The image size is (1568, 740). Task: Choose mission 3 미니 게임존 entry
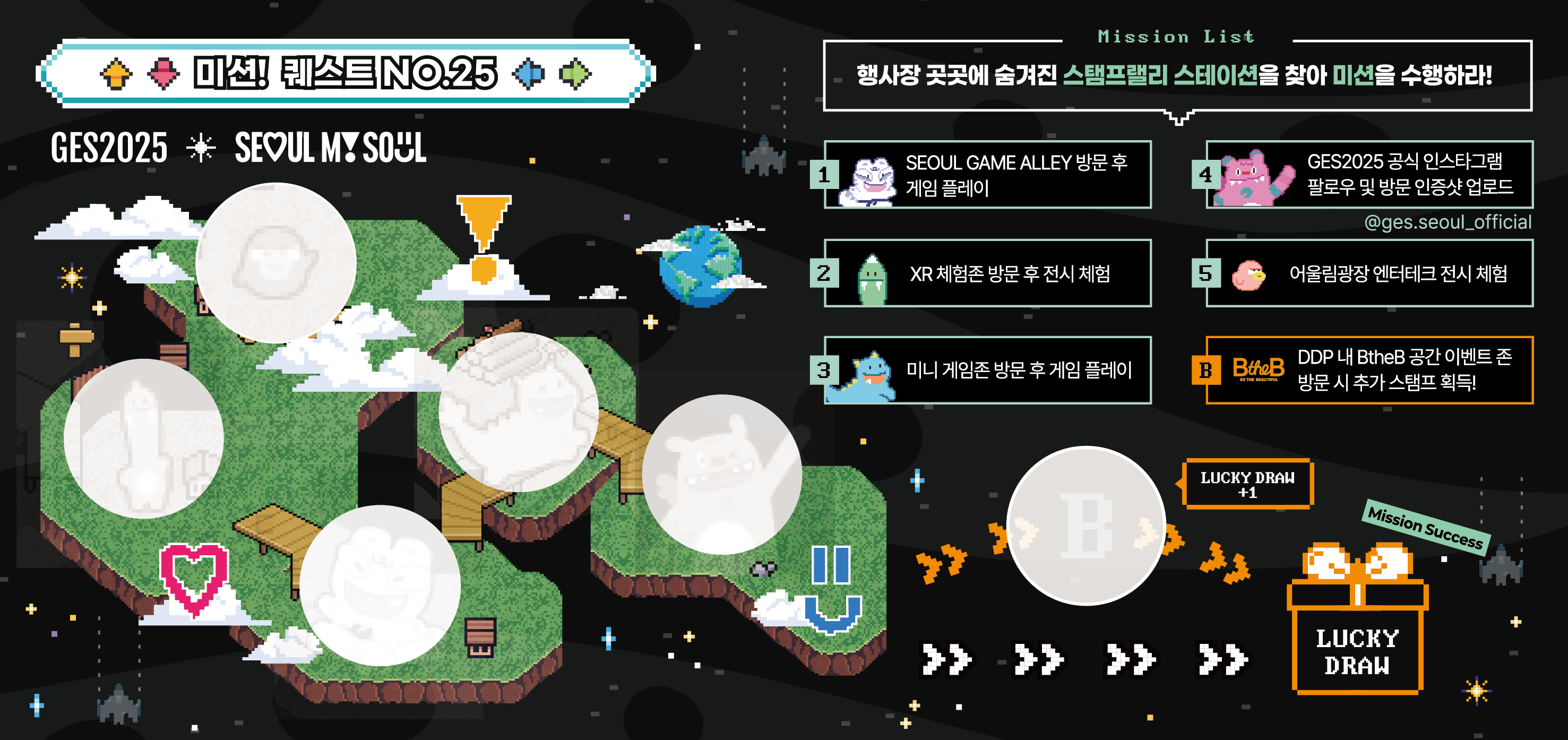pyautogui.click(x=987, y=370)
